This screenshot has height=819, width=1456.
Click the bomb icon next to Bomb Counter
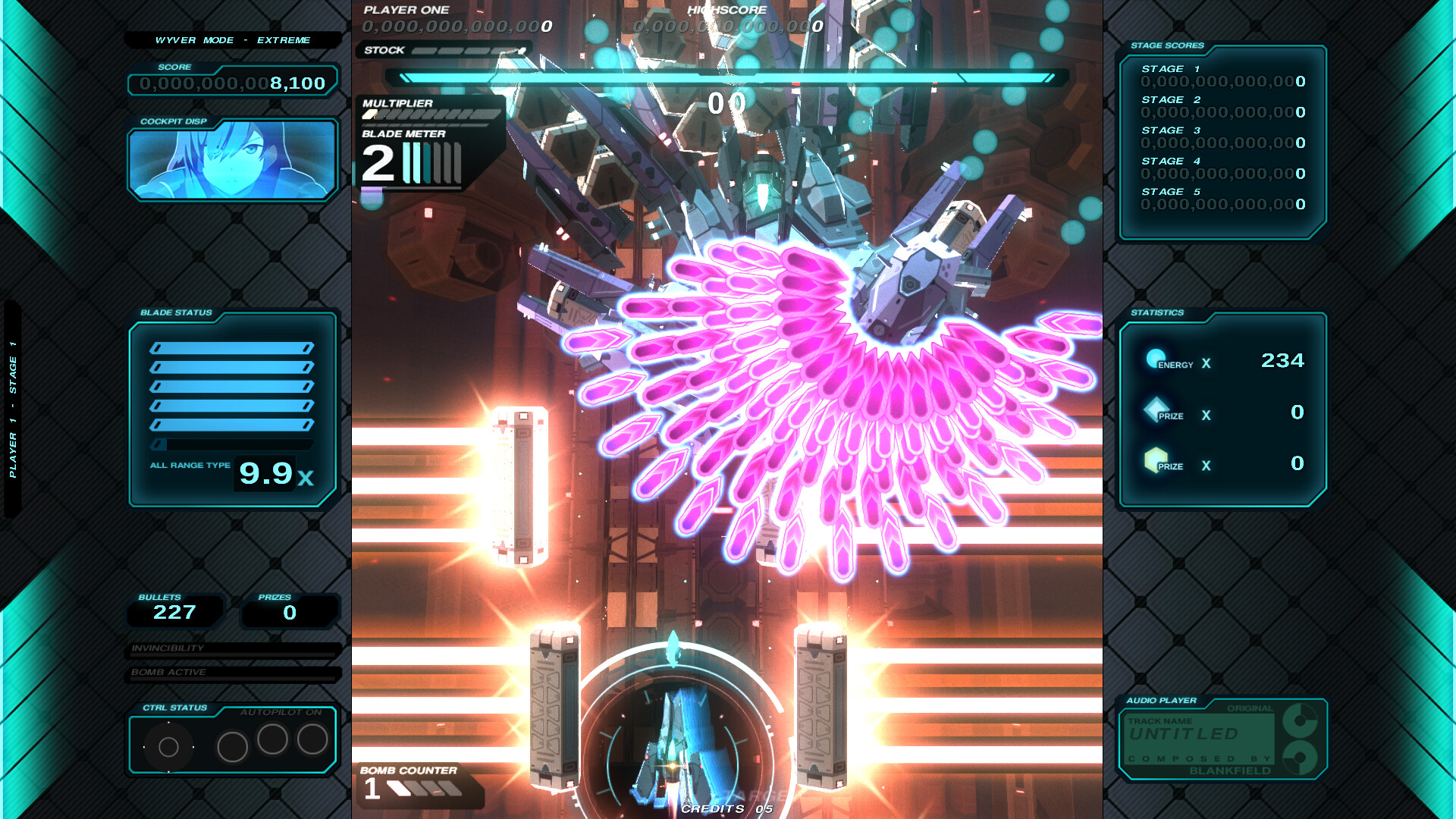click(x=397, y=787)
